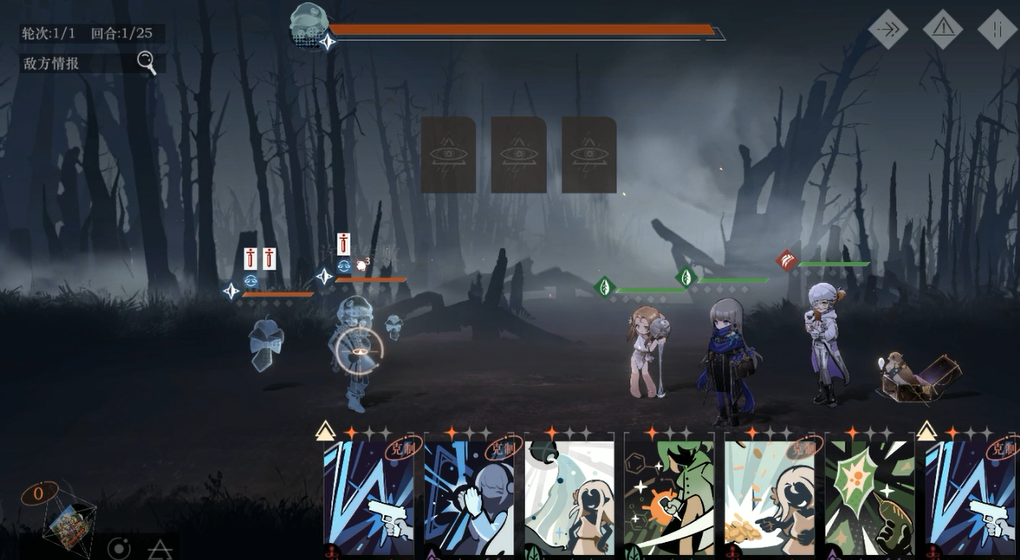Play the green-coat figure throwing flask card
Viewport: 1020px width, 560px height.
pyautogui.click(x=669, y=497)
